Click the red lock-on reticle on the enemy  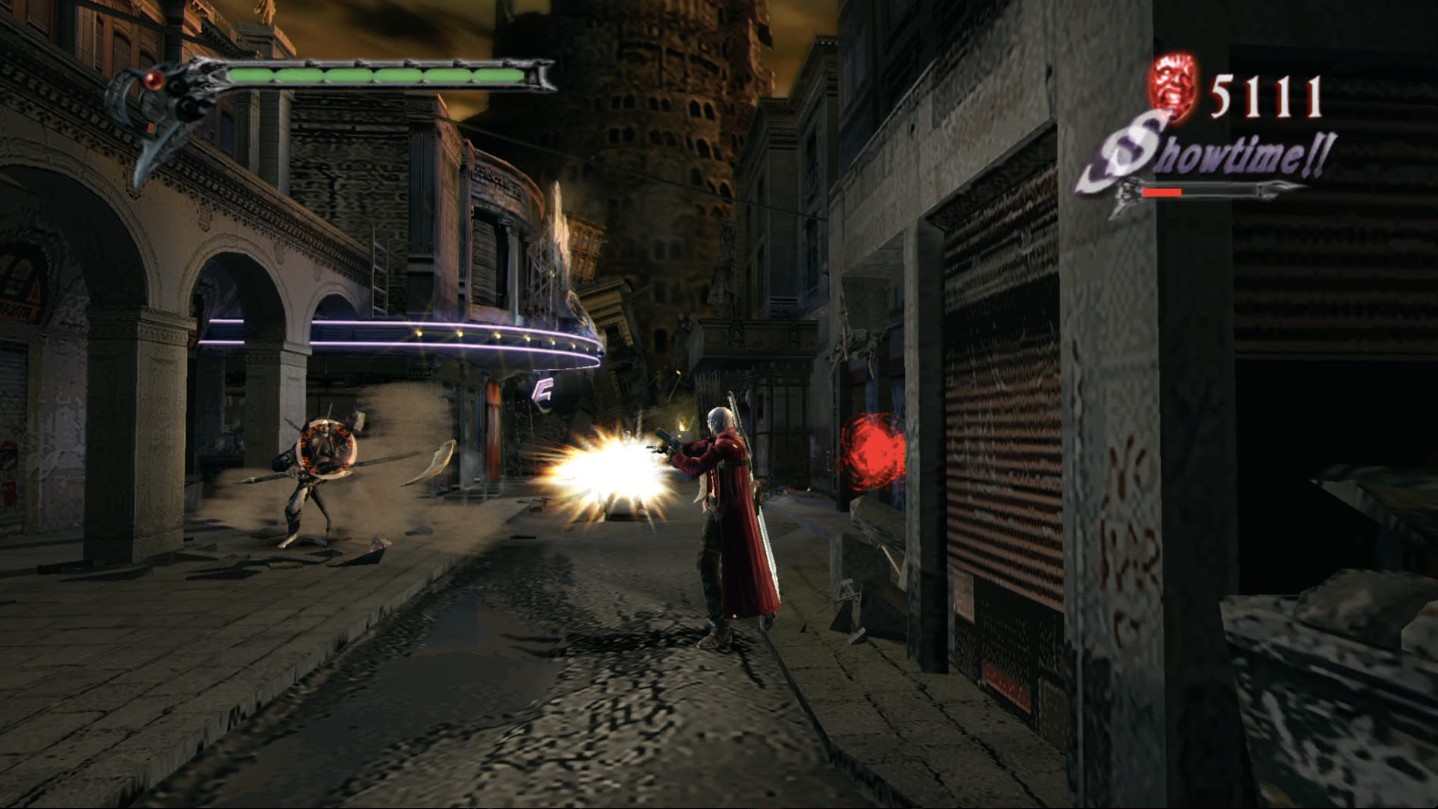[x=325, y=447]
